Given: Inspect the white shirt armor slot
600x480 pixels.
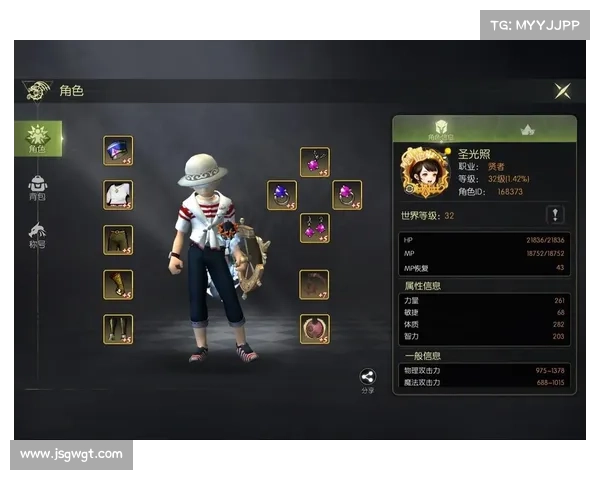Looking at the screenshot, I should 118,195.
